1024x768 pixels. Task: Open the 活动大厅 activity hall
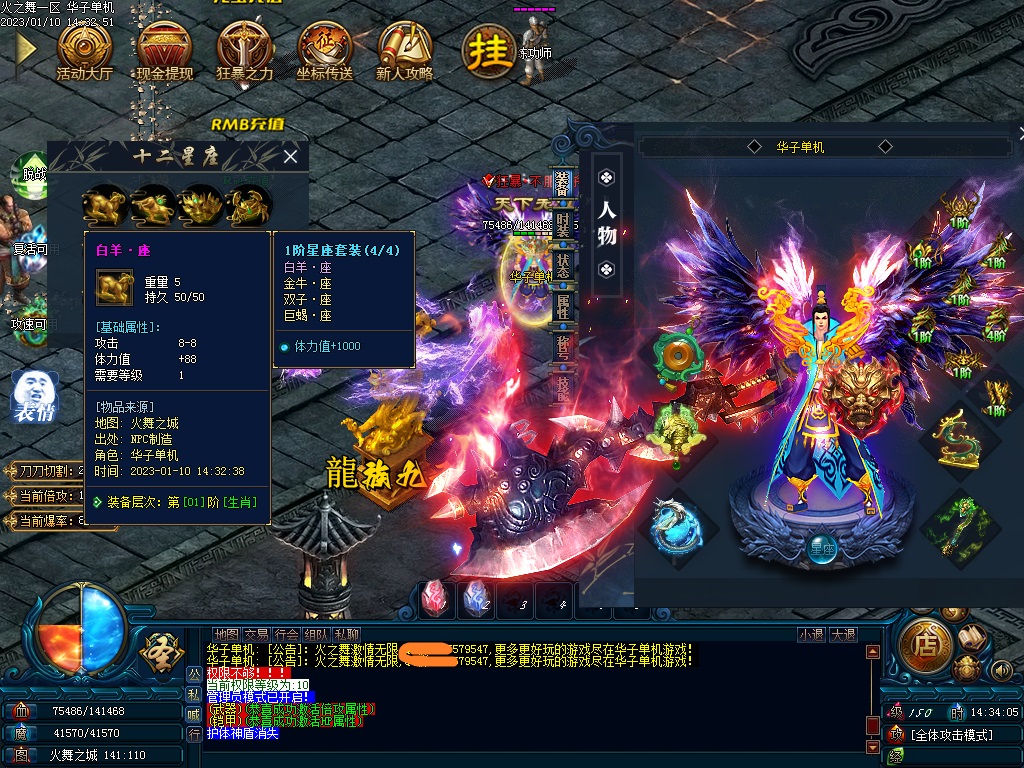[84, 49]
